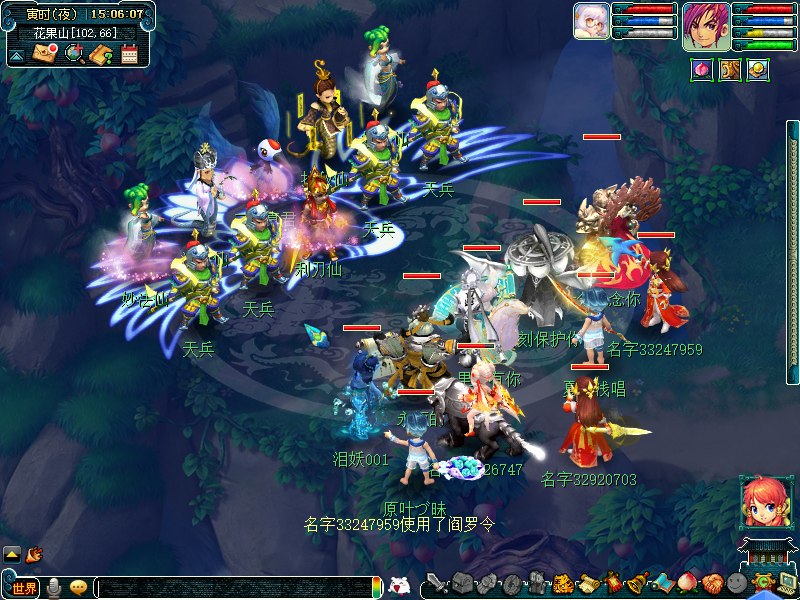The image size is (800, 600).
Task: Select the roaring lion buff icon
Action: pos(730,70)
